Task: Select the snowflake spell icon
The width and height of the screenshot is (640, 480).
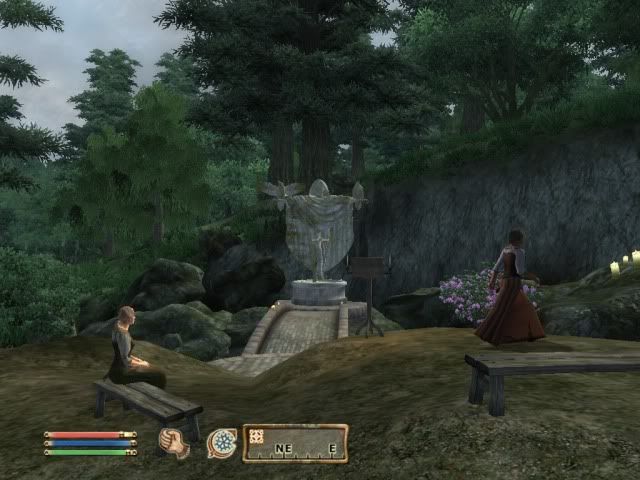Action: 221,442
